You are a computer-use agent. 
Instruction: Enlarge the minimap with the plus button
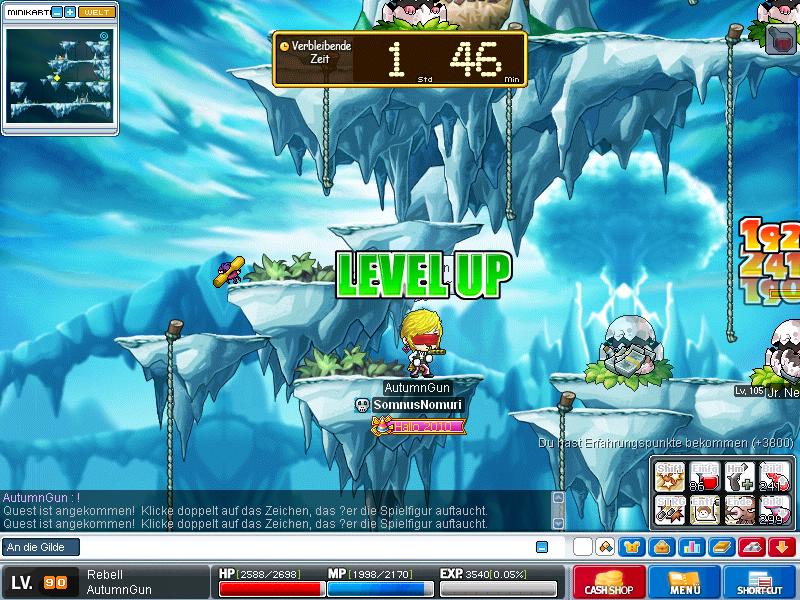point(70,12)
